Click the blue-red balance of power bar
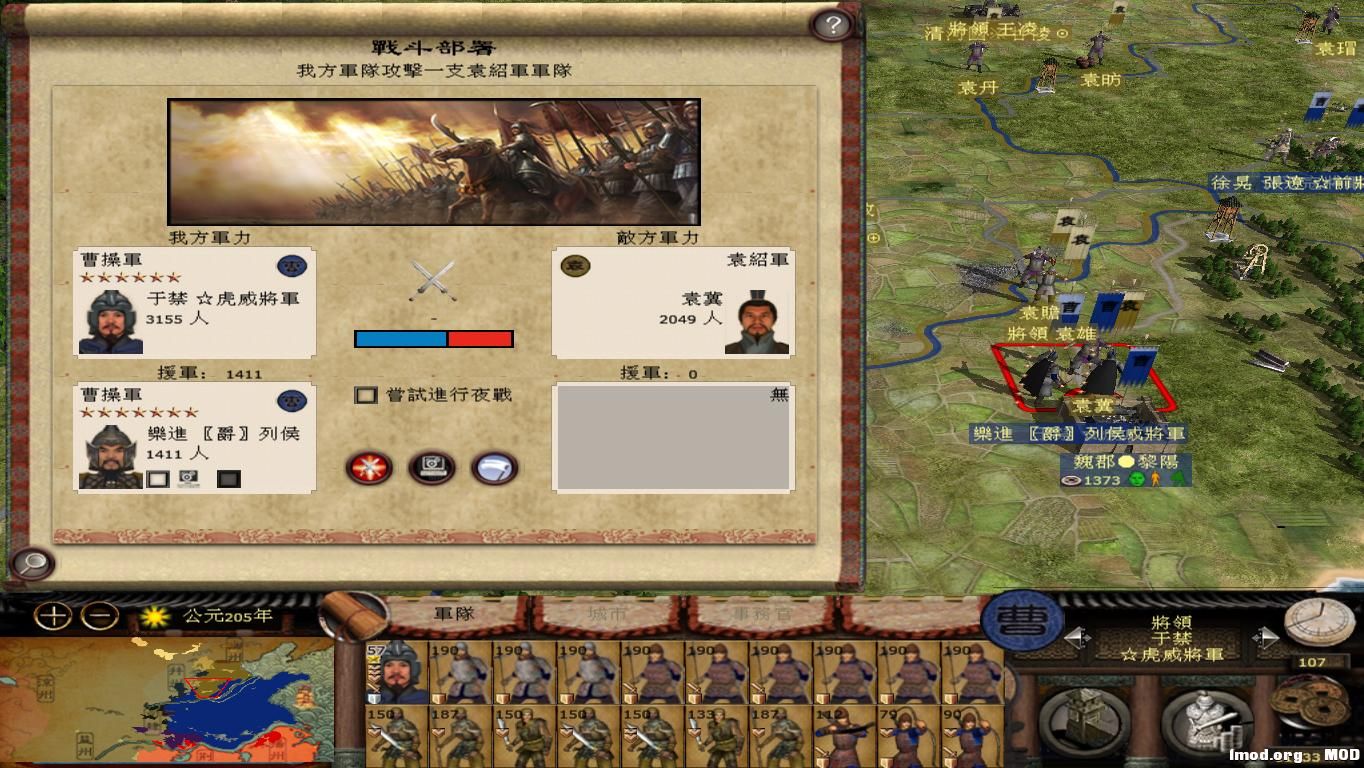The image size is (1364, 768). [x=433, y=338]
